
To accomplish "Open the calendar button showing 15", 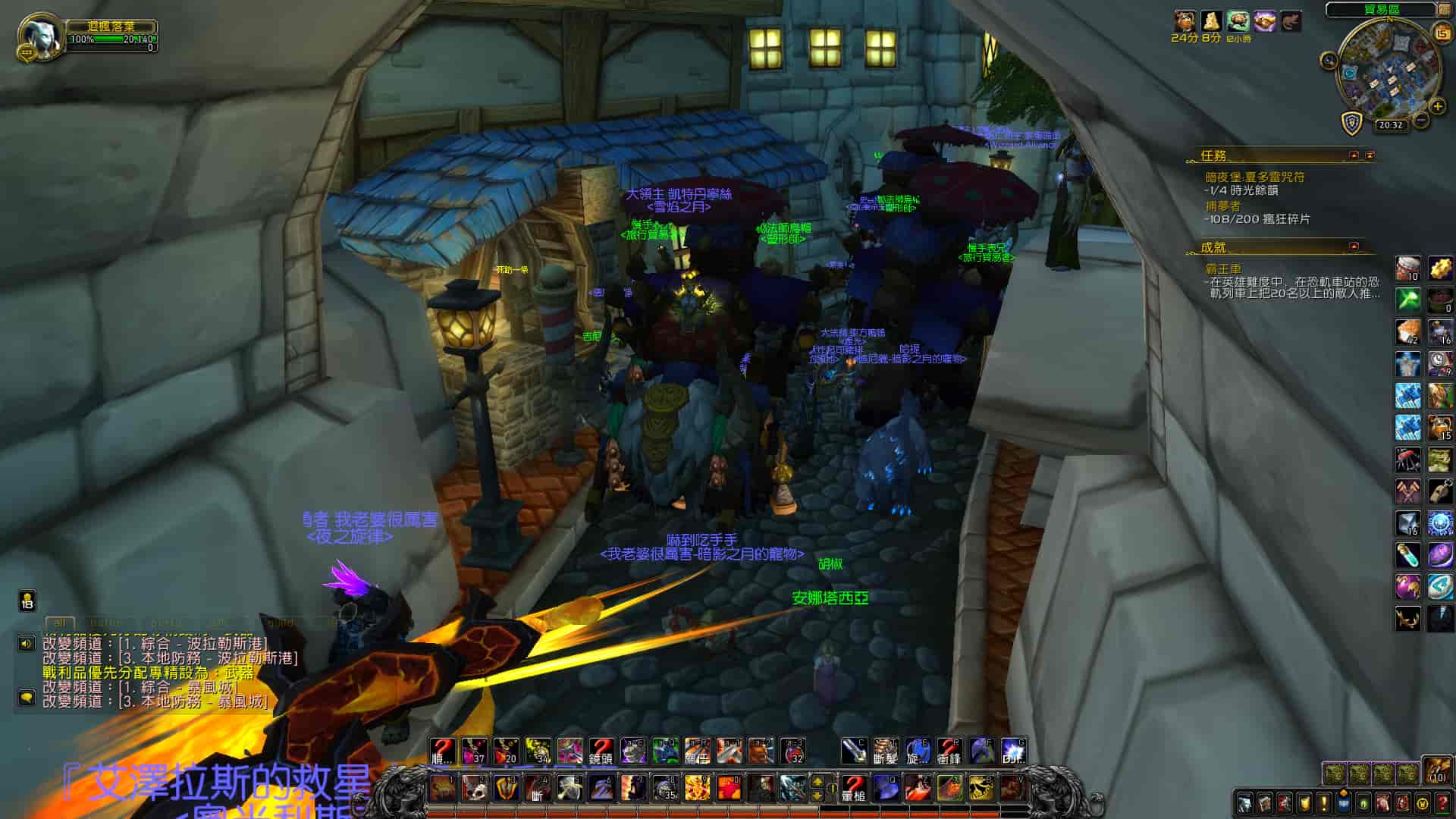I will [1442, 32].
